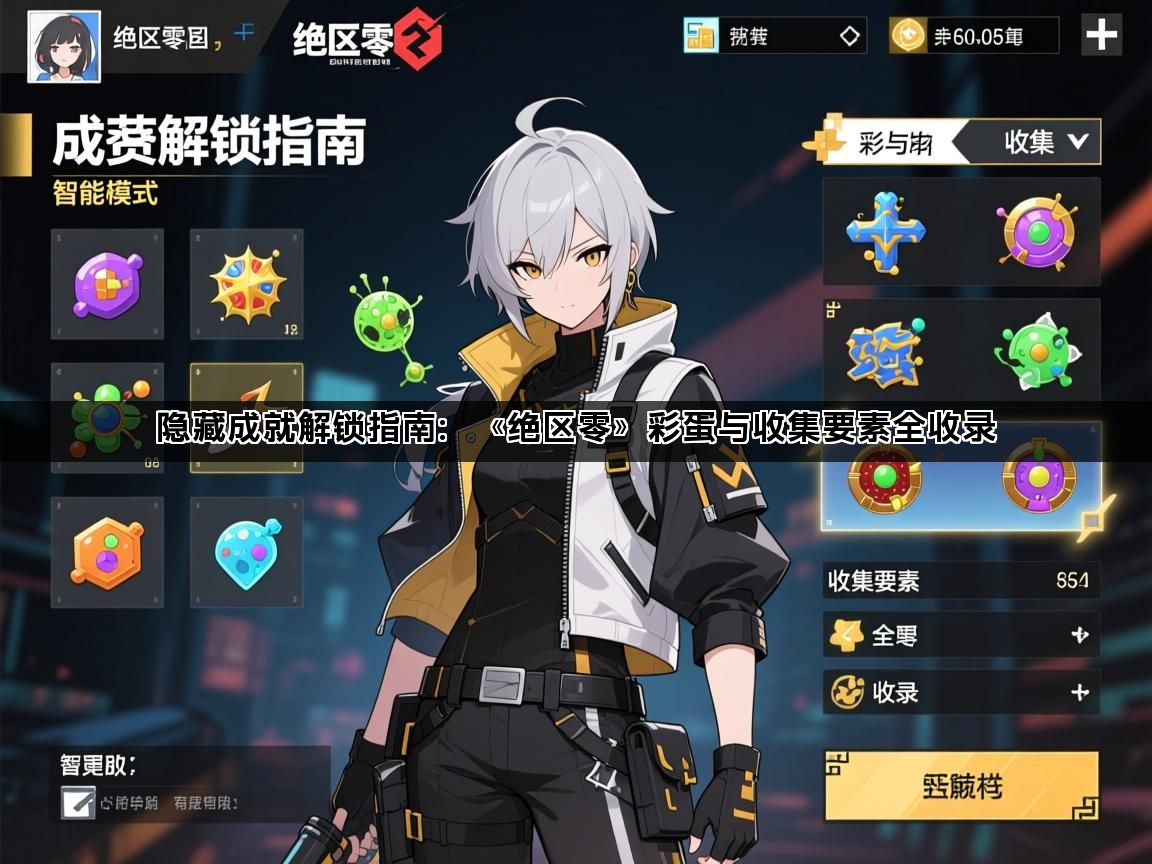
Task: Toggle the checkbox at bottom-left
Action: [77, 802]
